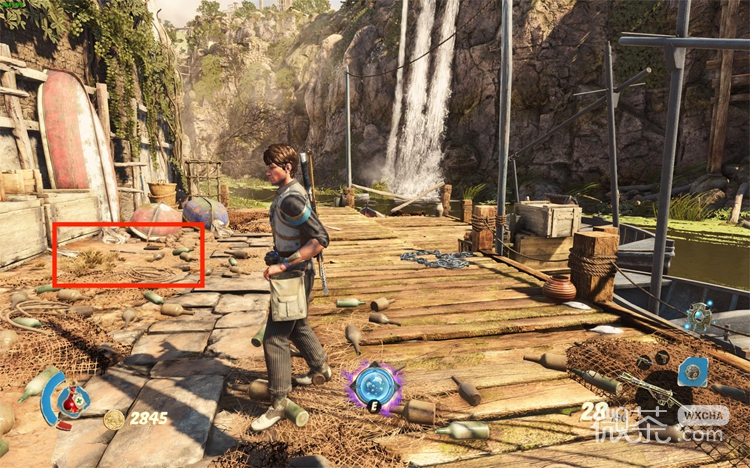Choose the blue-framed grenade item slot
This screenshot has width=750, height=468.
pos(692,371)
